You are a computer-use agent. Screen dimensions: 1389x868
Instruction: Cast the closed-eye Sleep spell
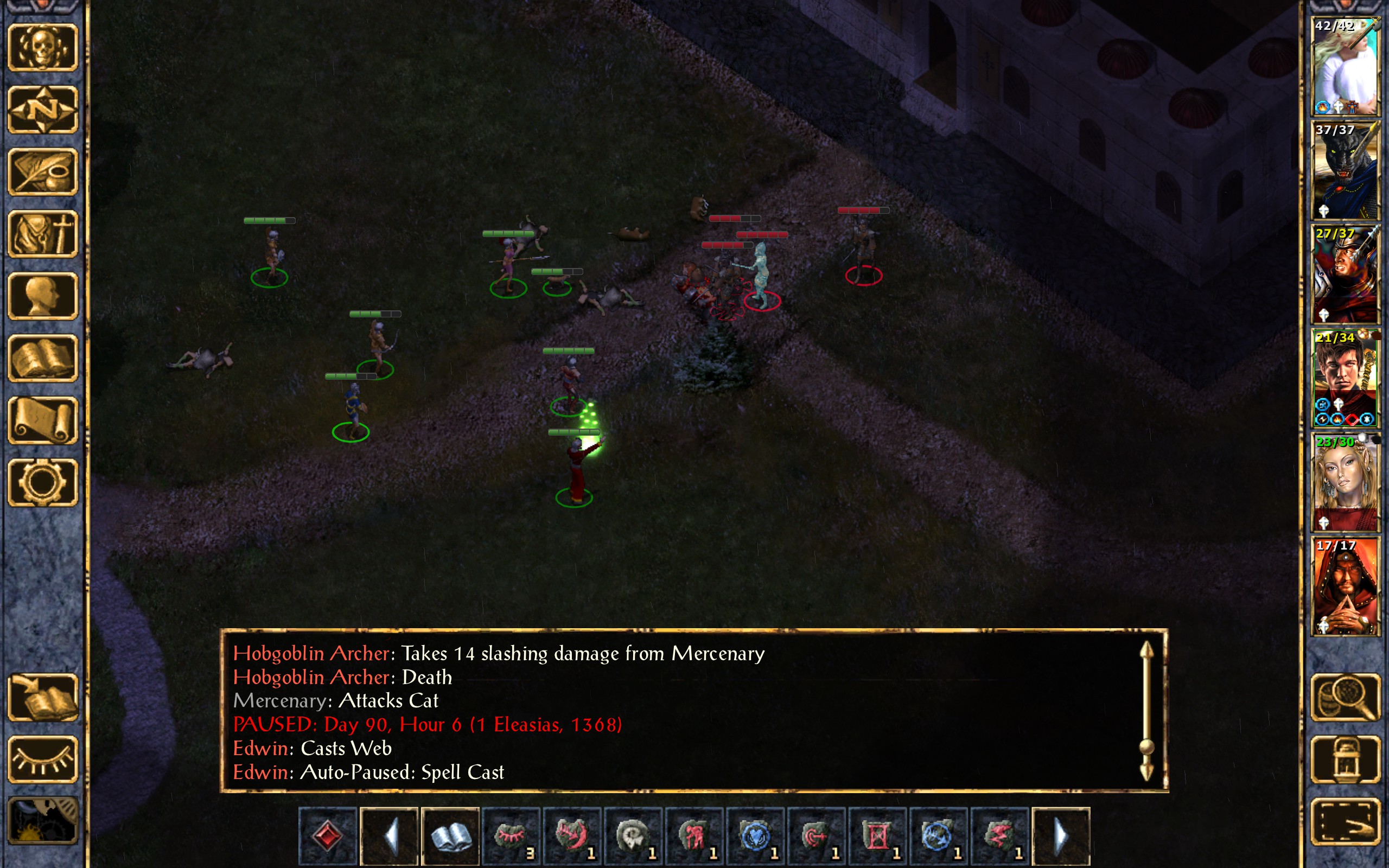click(511, 836)
